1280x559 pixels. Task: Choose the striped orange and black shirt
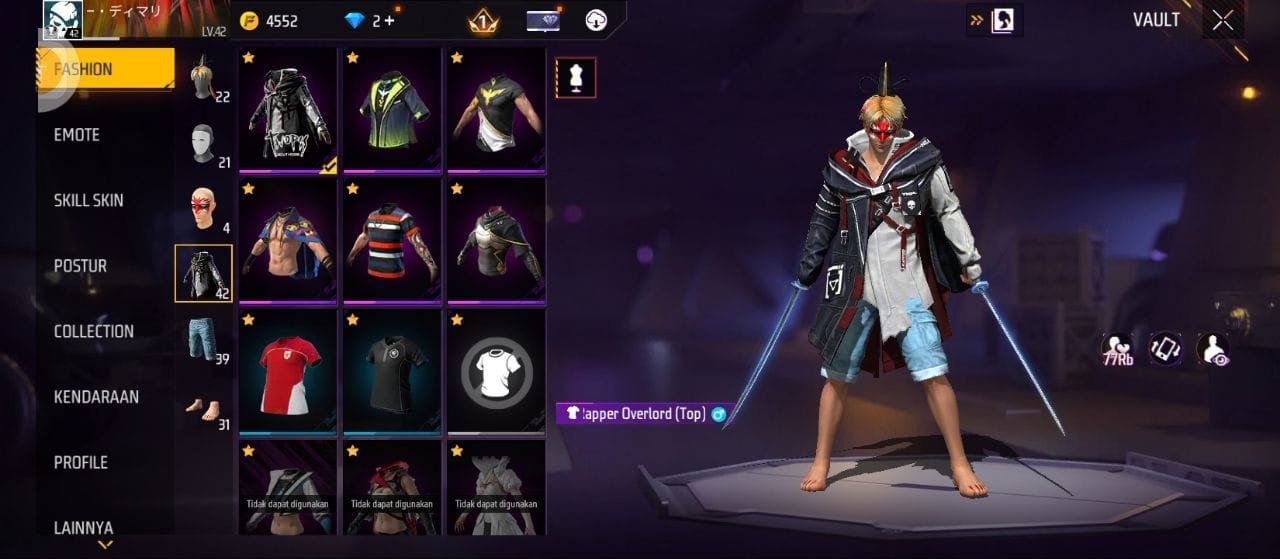(x=392, y=241)
